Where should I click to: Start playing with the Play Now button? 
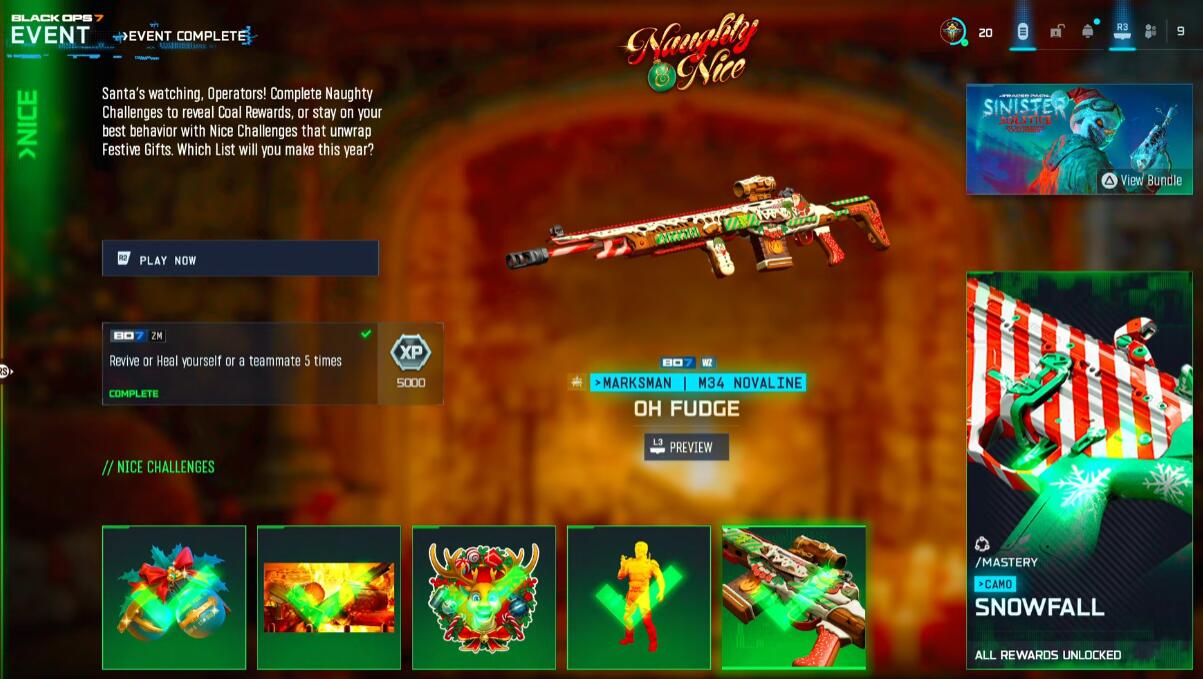pos(240,258)
